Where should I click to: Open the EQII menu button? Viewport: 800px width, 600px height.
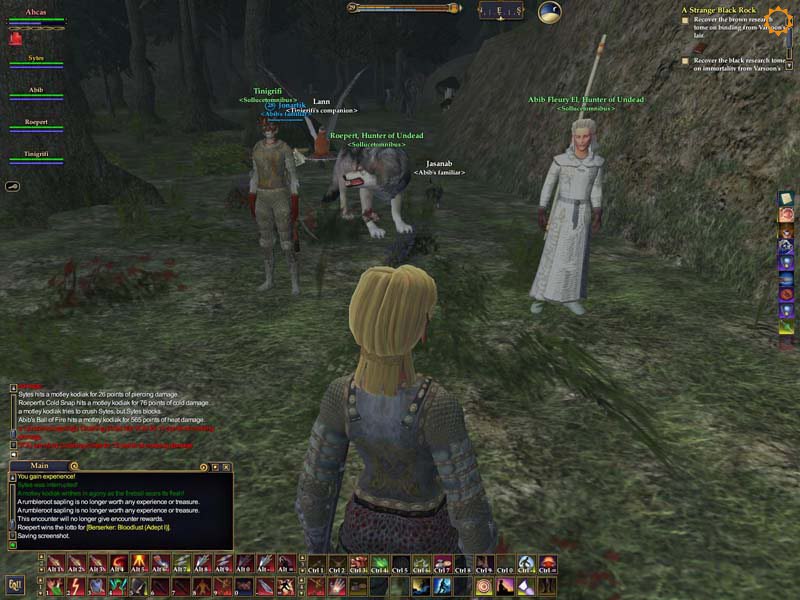[15, 584]
